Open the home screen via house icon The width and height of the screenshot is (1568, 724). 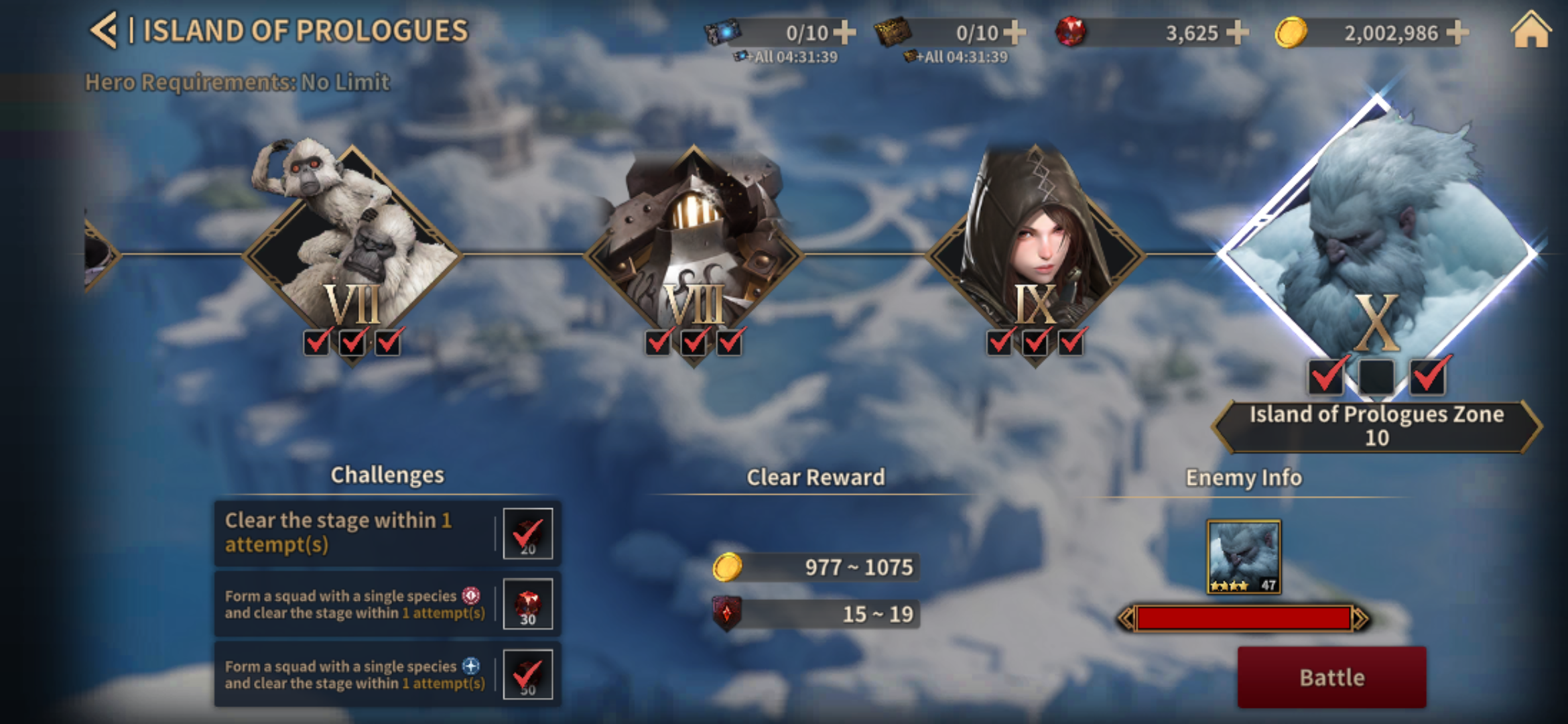[1530, 31]
